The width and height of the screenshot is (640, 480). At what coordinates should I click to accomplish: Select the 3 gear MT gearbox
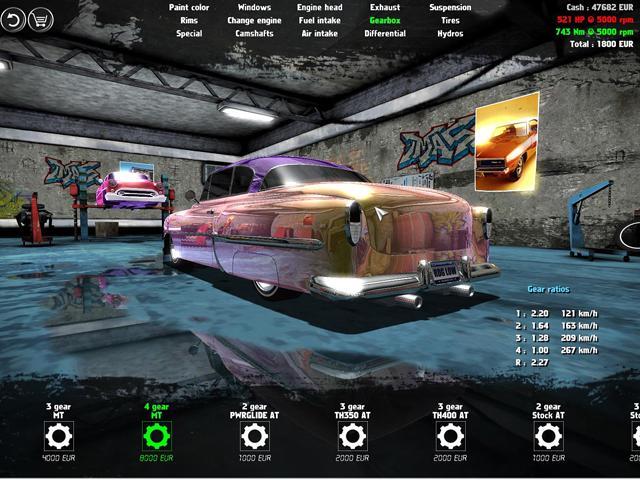[x=59, y=435]
